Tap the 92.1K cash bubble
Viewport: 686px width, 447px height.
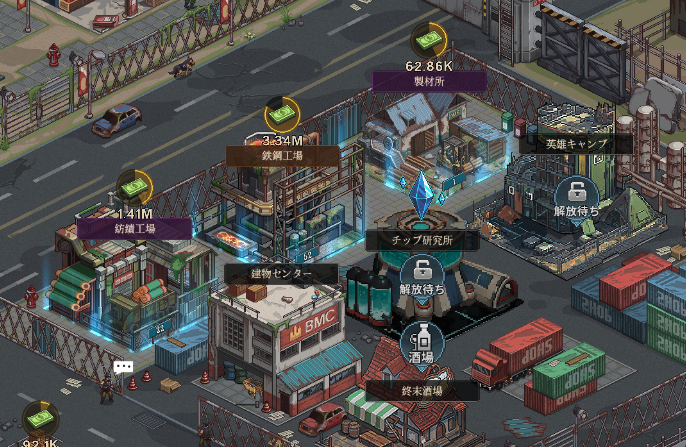[x=40, y=418]
